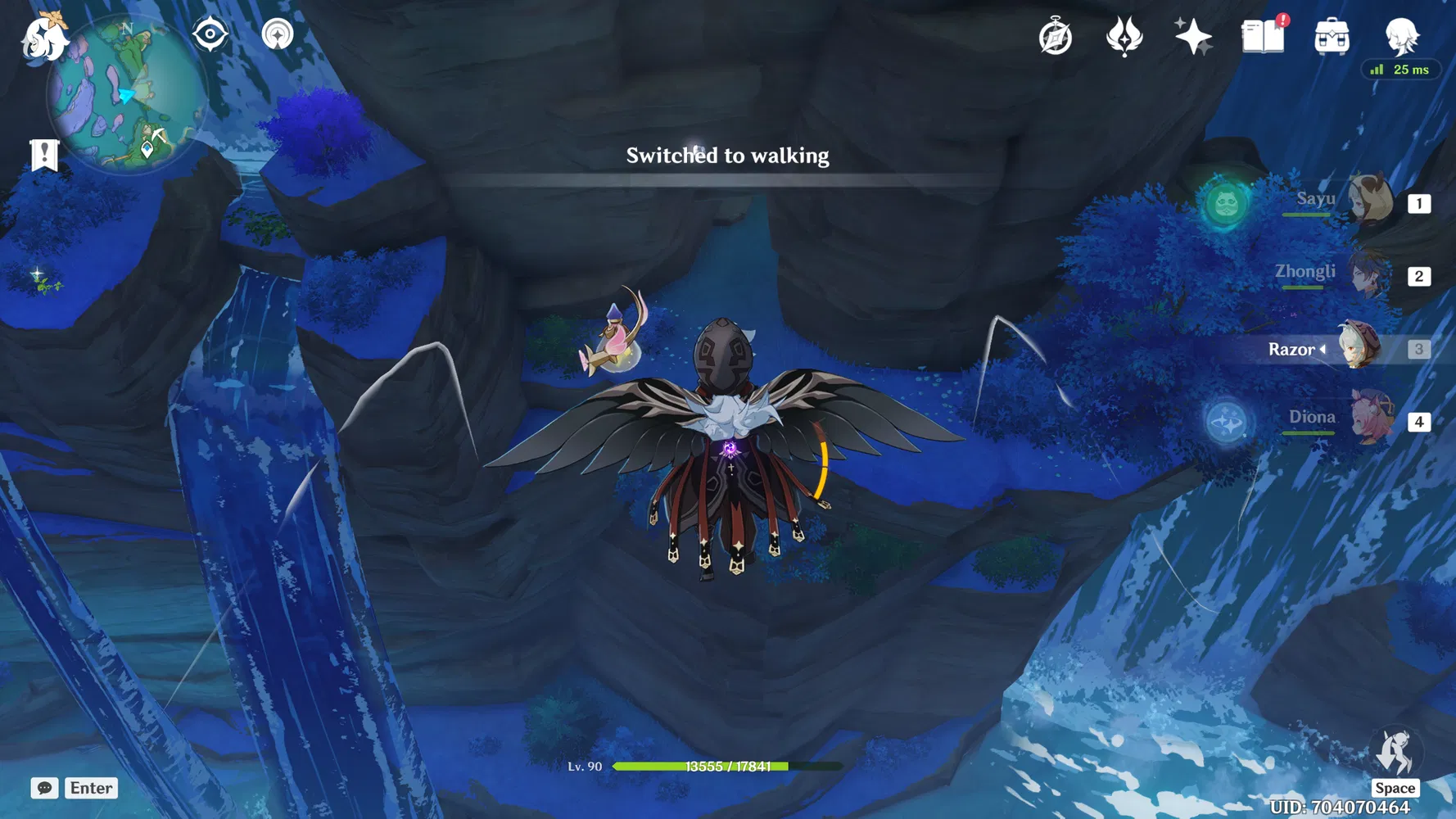Click the chat speech bubble icon
Screen dimensions: 1456x819
tap(46, 788)
